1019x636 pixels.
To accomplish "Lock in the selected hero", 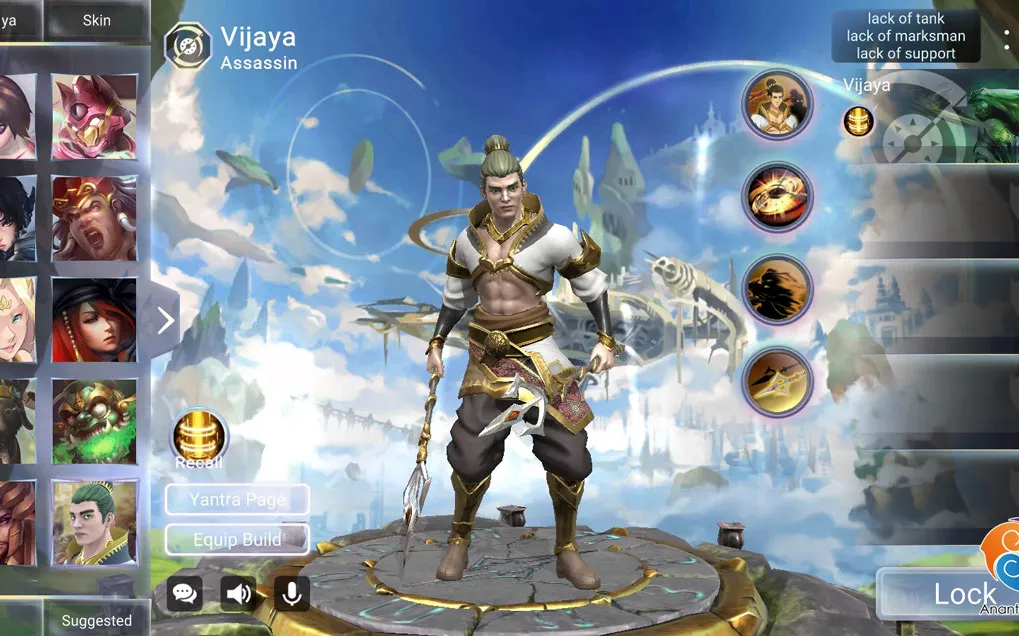I will pyautogui.click(x=950, y=594).
